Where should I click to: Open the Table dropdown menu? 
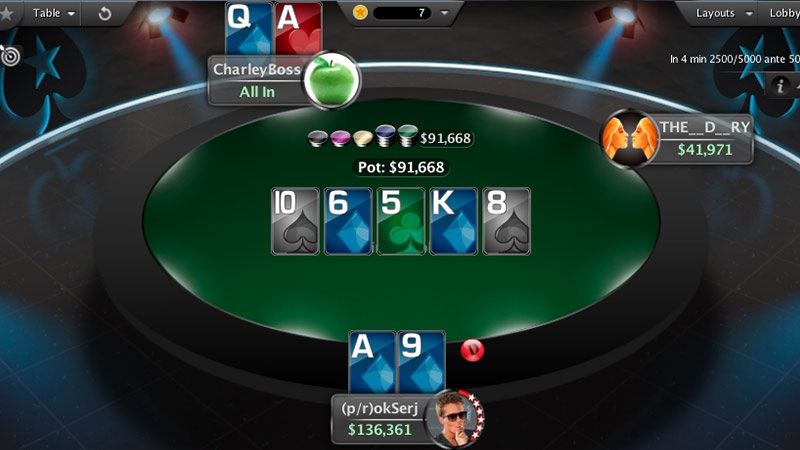[x=54, y=13]
